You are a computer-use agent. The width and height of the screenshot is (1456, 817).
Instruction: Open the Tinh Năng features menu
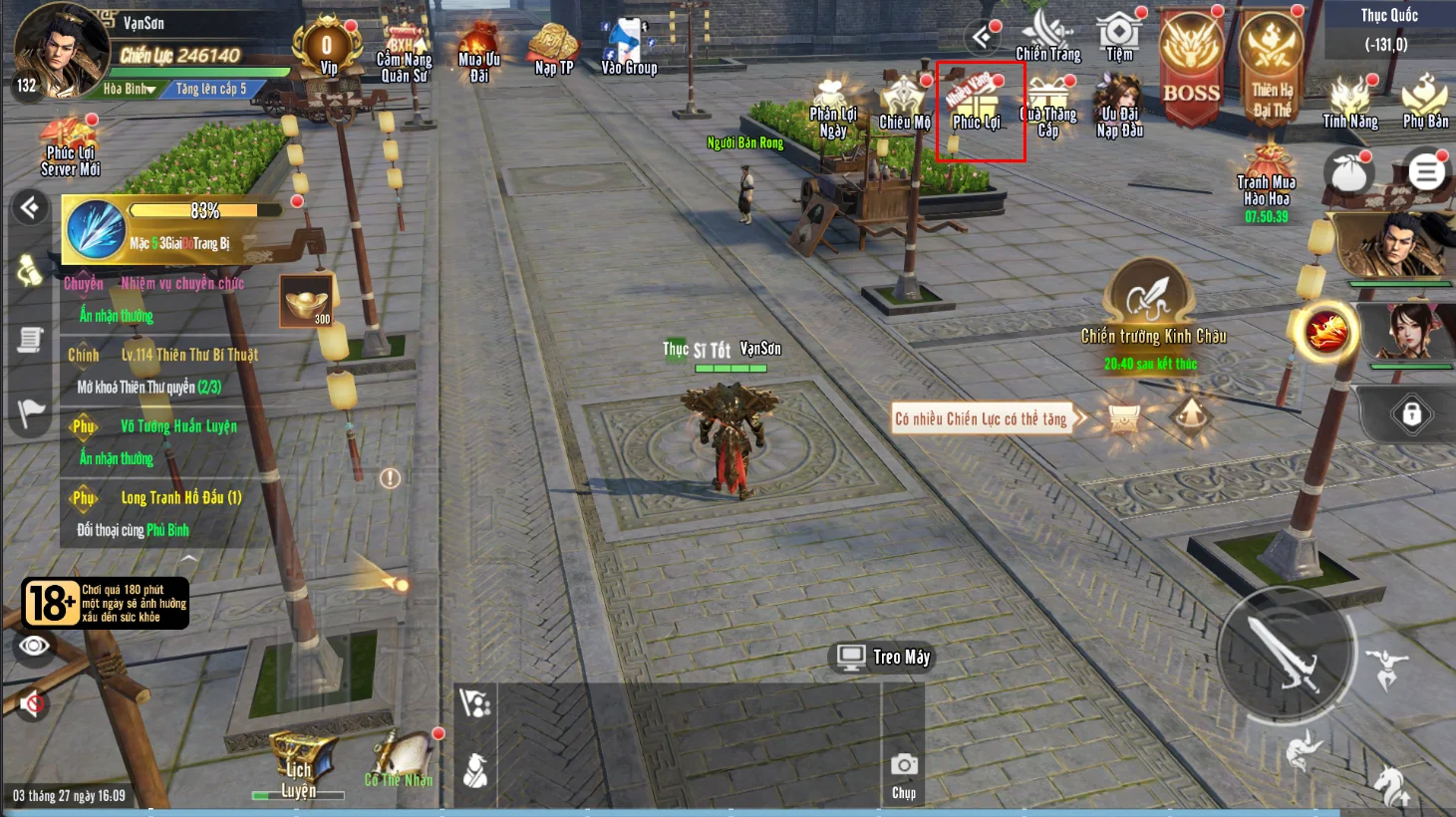point(1350,103)
